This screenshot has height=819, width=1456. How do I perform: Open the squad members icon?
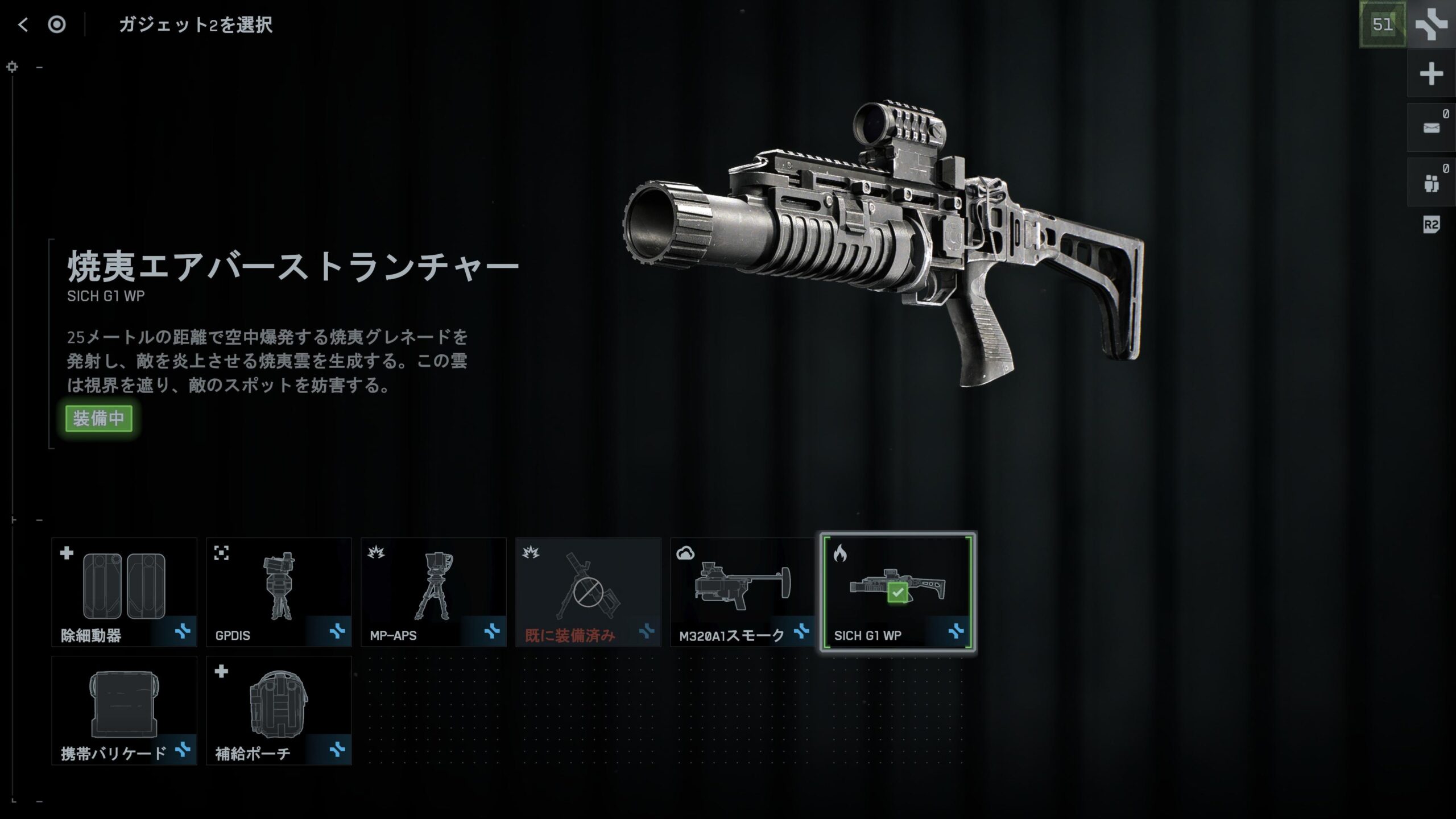tap(1431, 183)
